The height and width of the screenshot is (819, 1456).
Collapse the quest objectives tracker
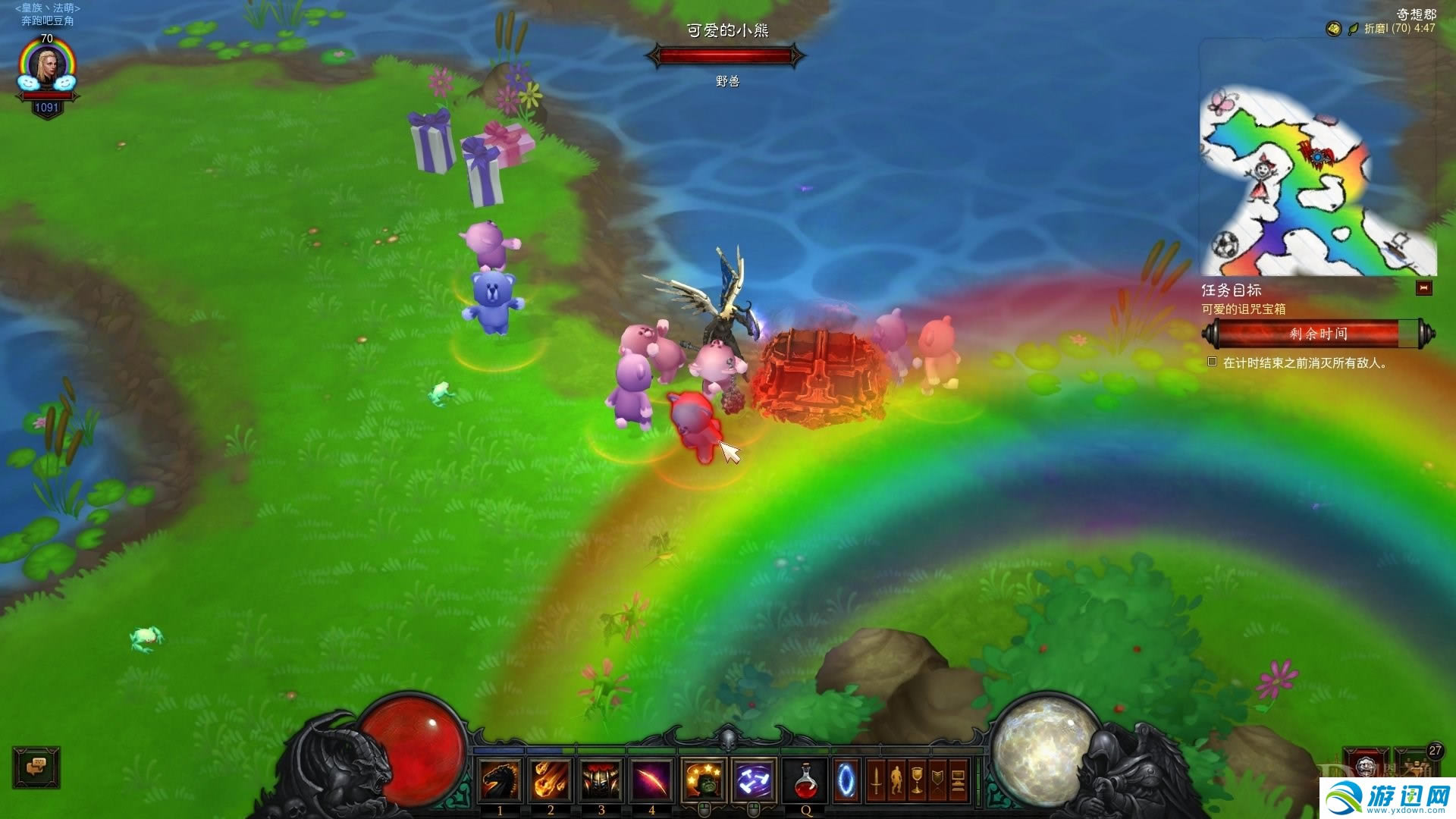click(x=1423, y=288)
